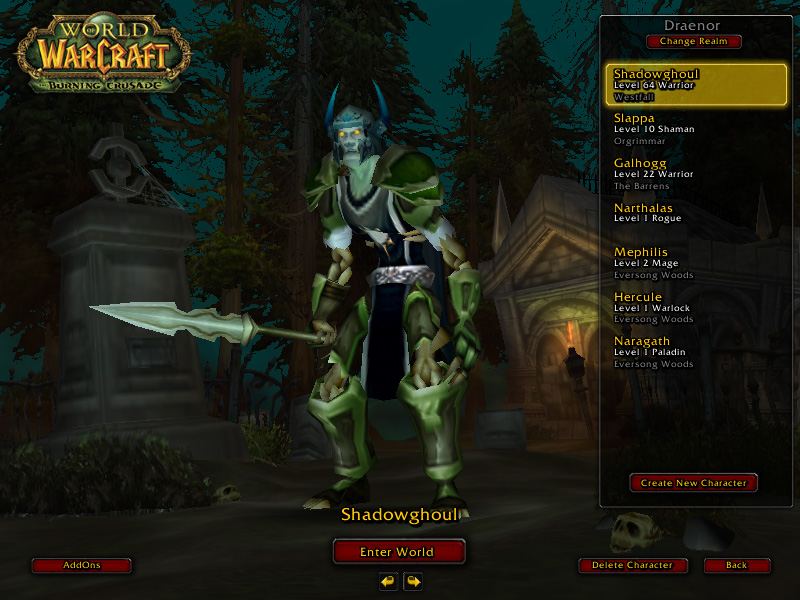Rotate character with the right arrow button
Image resolution: width=800 pixels, height=600 pixels.
coord(412,581)
